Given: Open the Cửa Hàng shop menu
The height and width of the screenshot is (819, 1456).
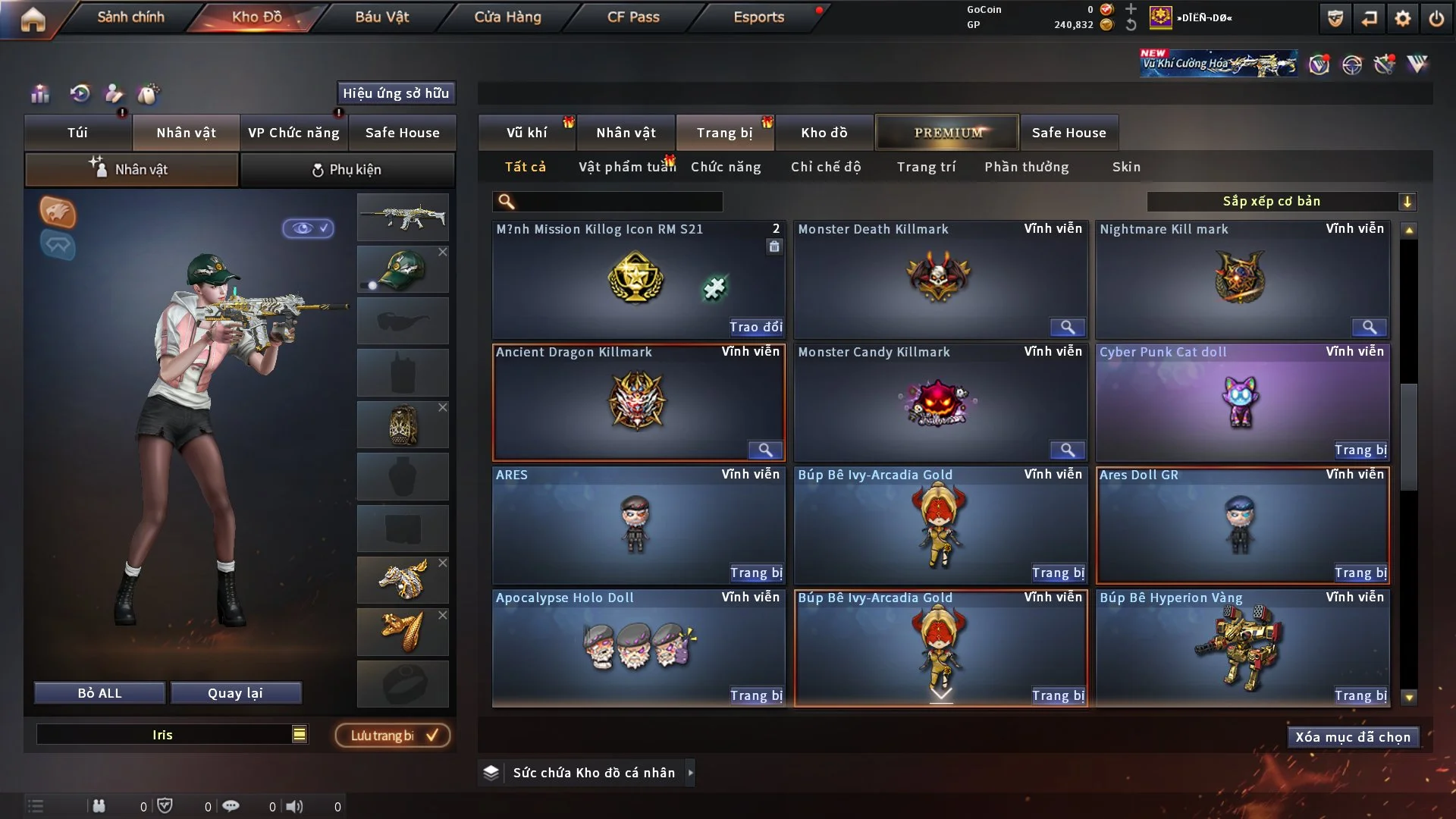Looking at the screenshot, I should click(x=507, y=17).
